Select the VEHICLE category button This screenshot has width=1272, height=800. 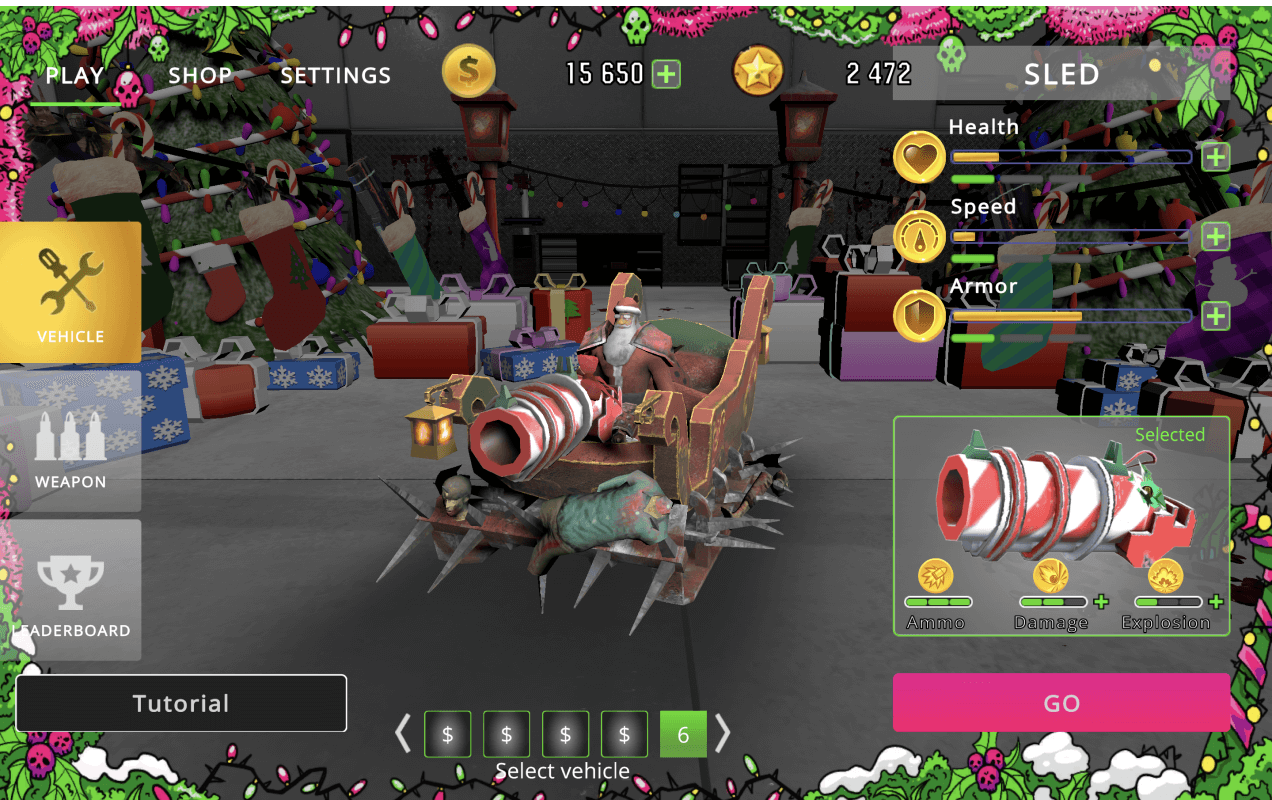click(x=70, y=292)
